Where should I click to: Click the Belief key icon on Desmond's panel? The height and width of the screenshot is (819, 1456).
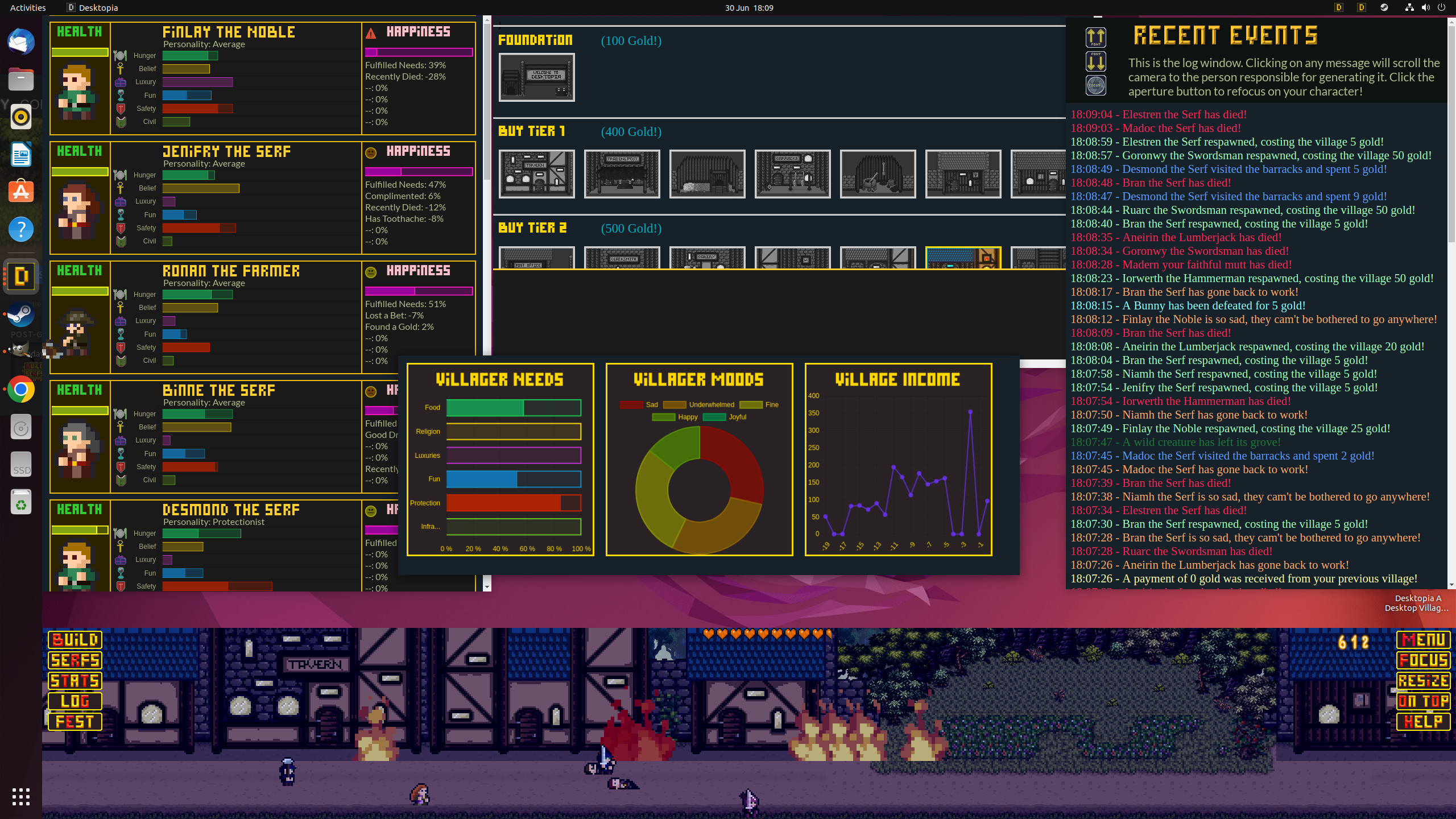[x=120, y=547]
